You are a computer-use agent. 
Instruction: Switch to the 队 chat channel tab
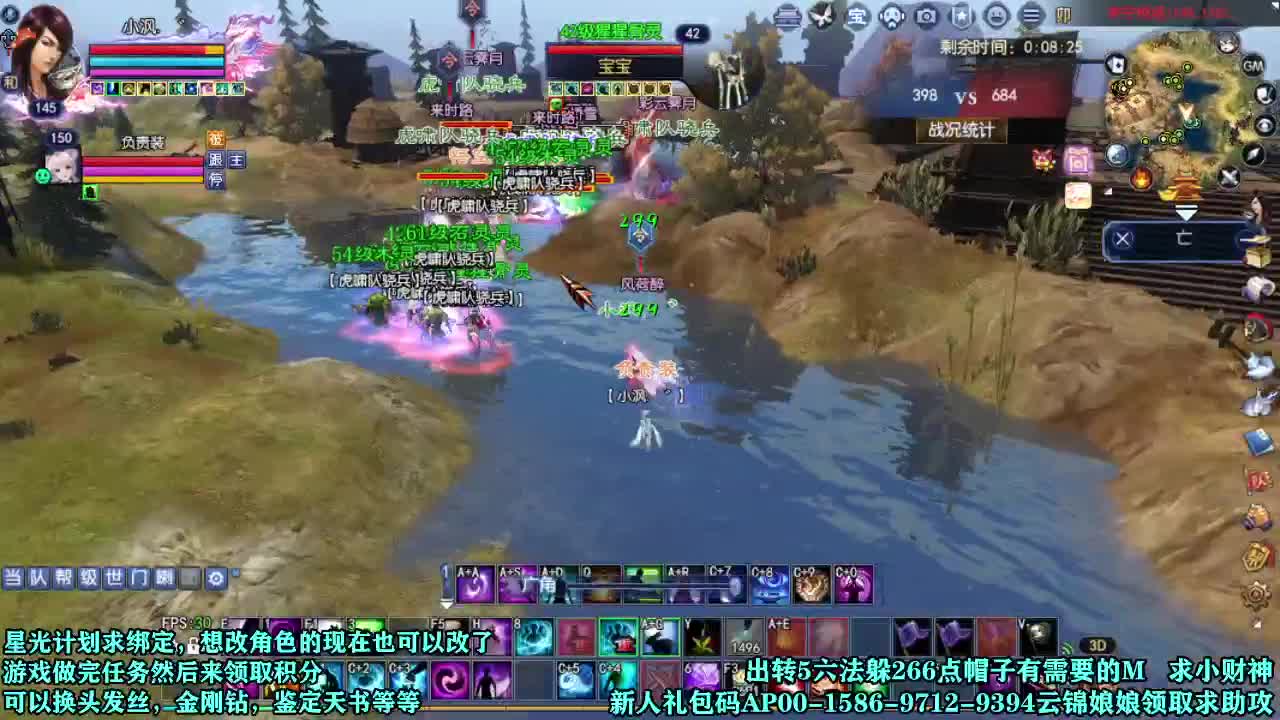[37, 578]
